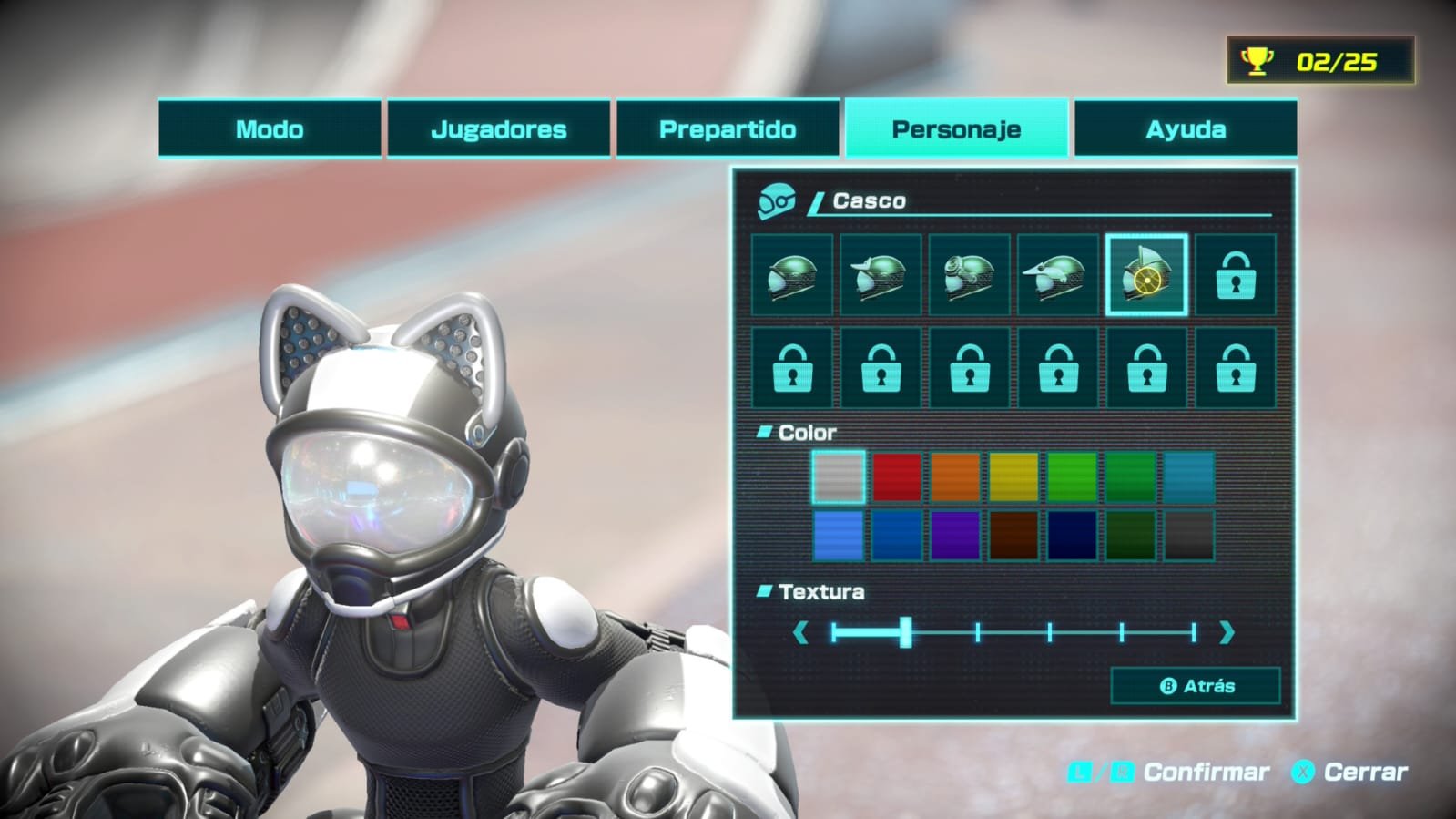
Task: Go back with the Atrás button
Action: click(1196, 686)
